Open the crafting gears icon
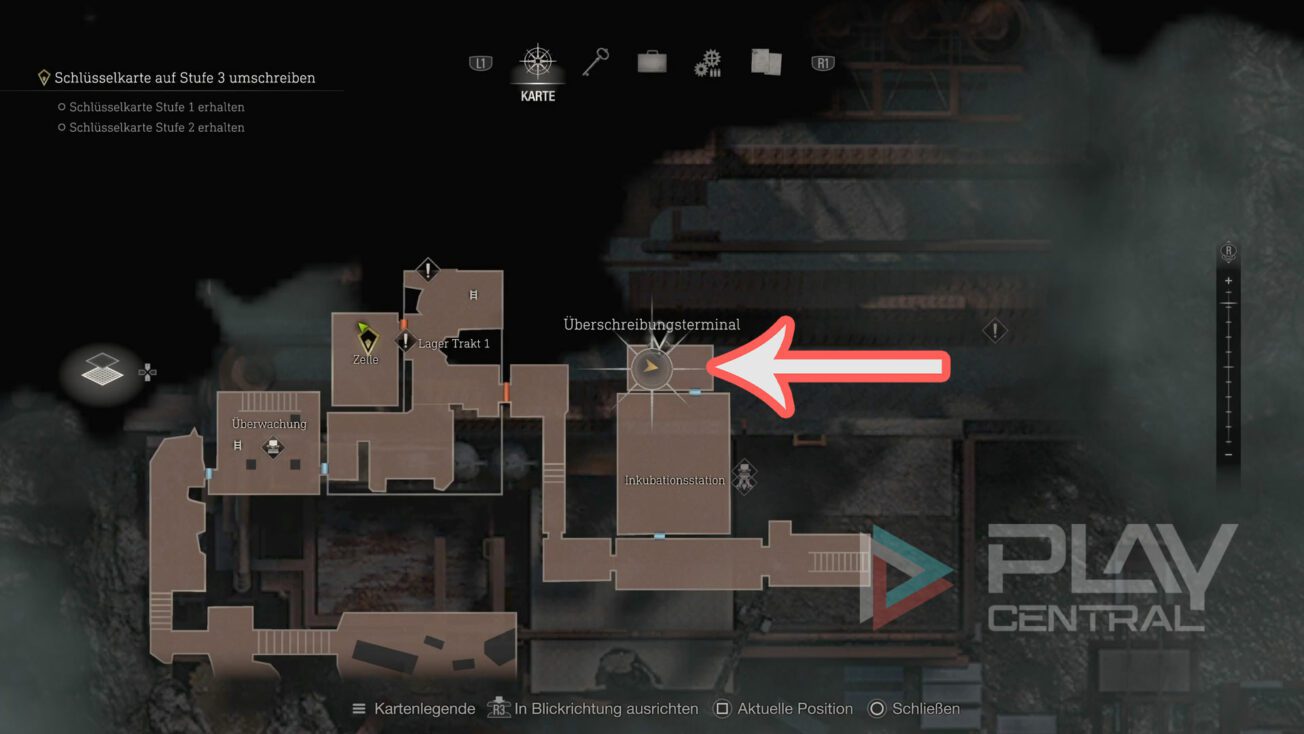Viewport: 1304px width, 734px height. tap(707, 62)
